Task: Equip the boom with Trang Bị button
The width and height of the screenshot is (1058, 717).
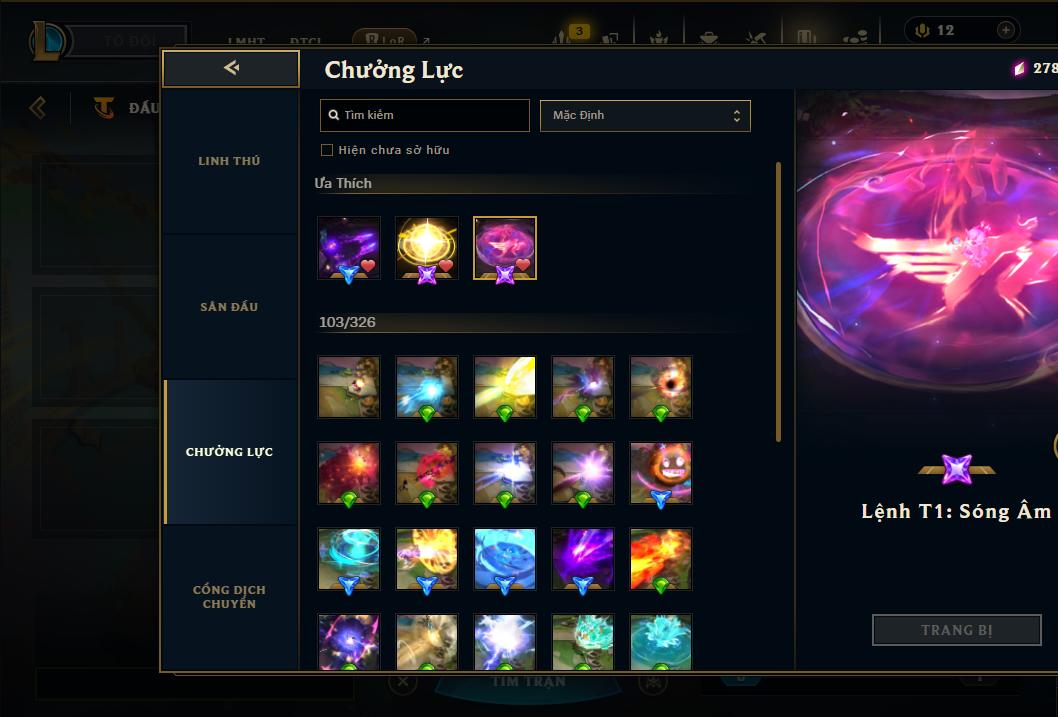Action: pos(956,630)
